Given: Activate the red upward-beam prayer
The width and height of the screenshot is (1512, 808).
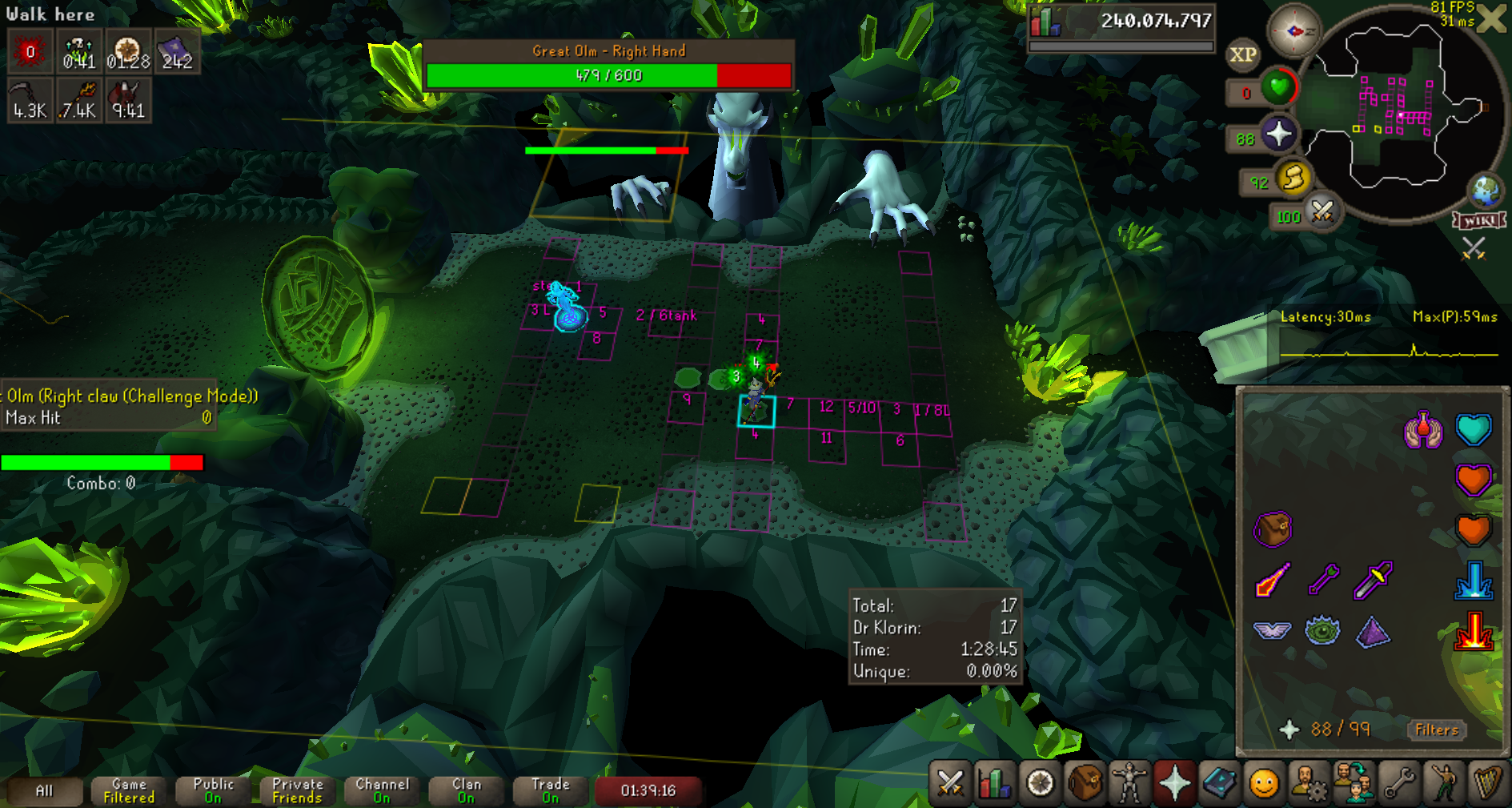Looking at the screenshot, I should [x=1473, y=631].
